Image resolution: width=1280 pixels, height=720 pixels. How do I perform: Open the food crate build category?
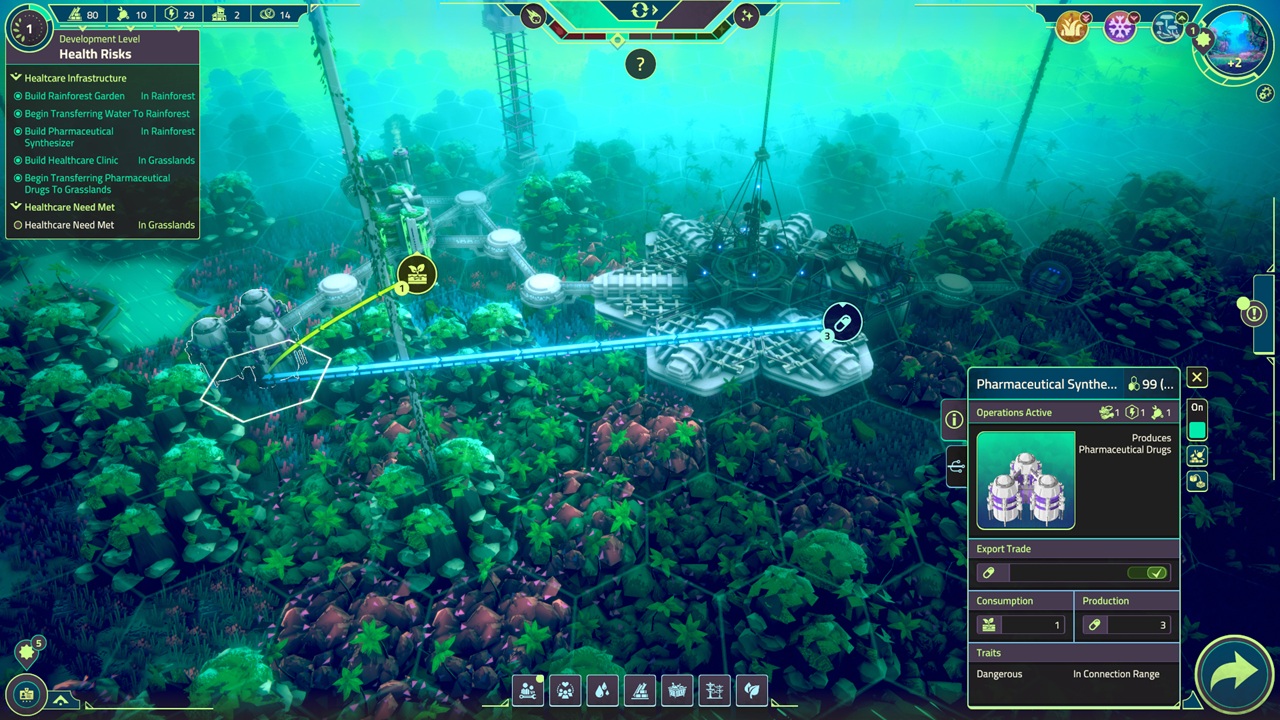tap(677, 690)
